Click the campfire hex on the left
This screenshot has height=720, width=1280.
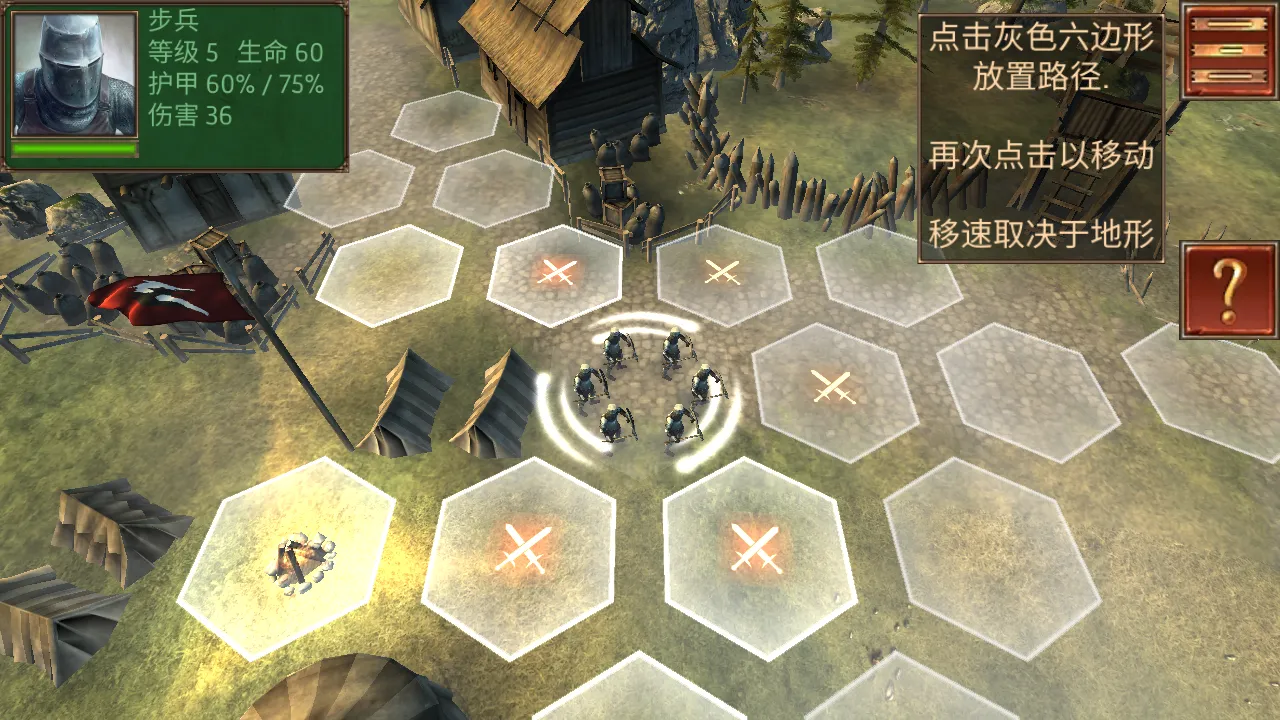coord(295,560)
